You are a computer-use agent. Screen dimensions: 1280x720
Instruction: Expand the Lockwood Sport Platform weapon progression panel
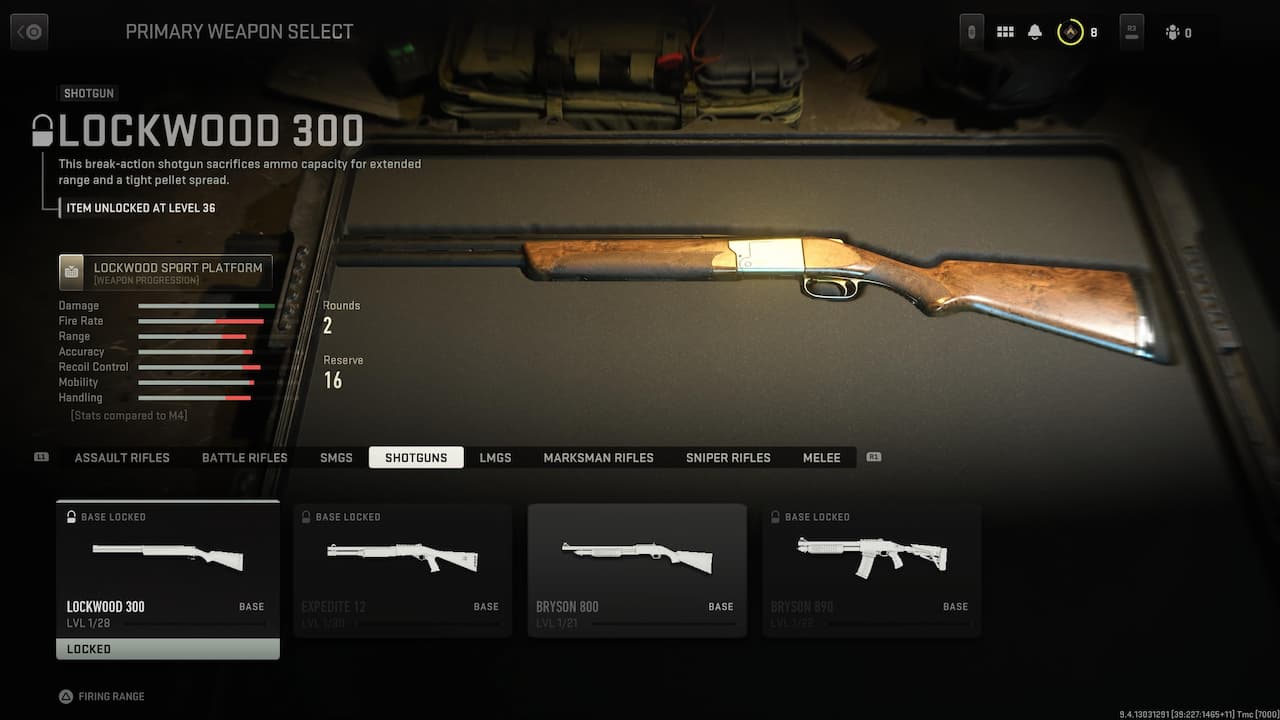(165, 271)
